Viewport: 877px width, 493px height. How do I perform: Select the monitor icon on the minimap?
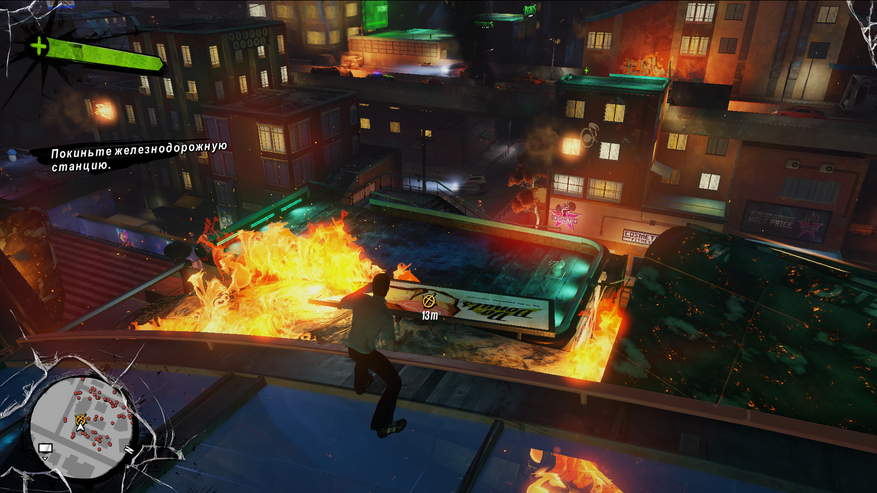[45, 448]
